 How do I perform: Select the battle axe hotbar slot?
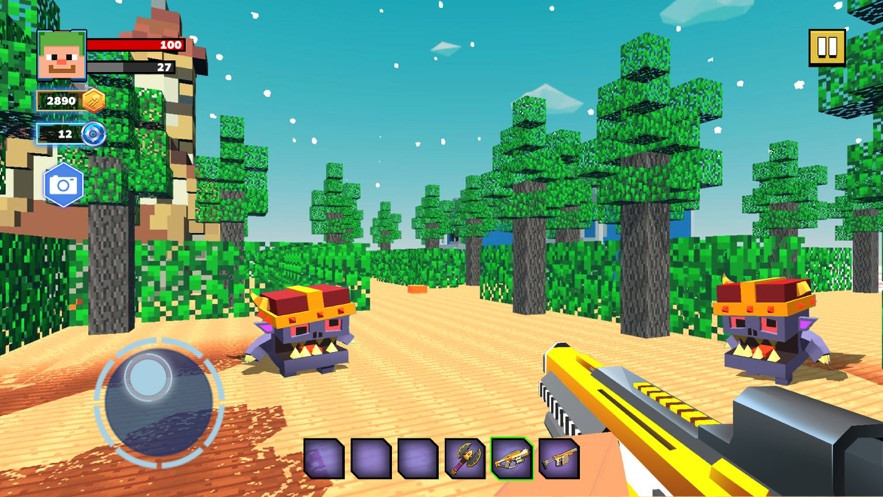coord(464,458)
